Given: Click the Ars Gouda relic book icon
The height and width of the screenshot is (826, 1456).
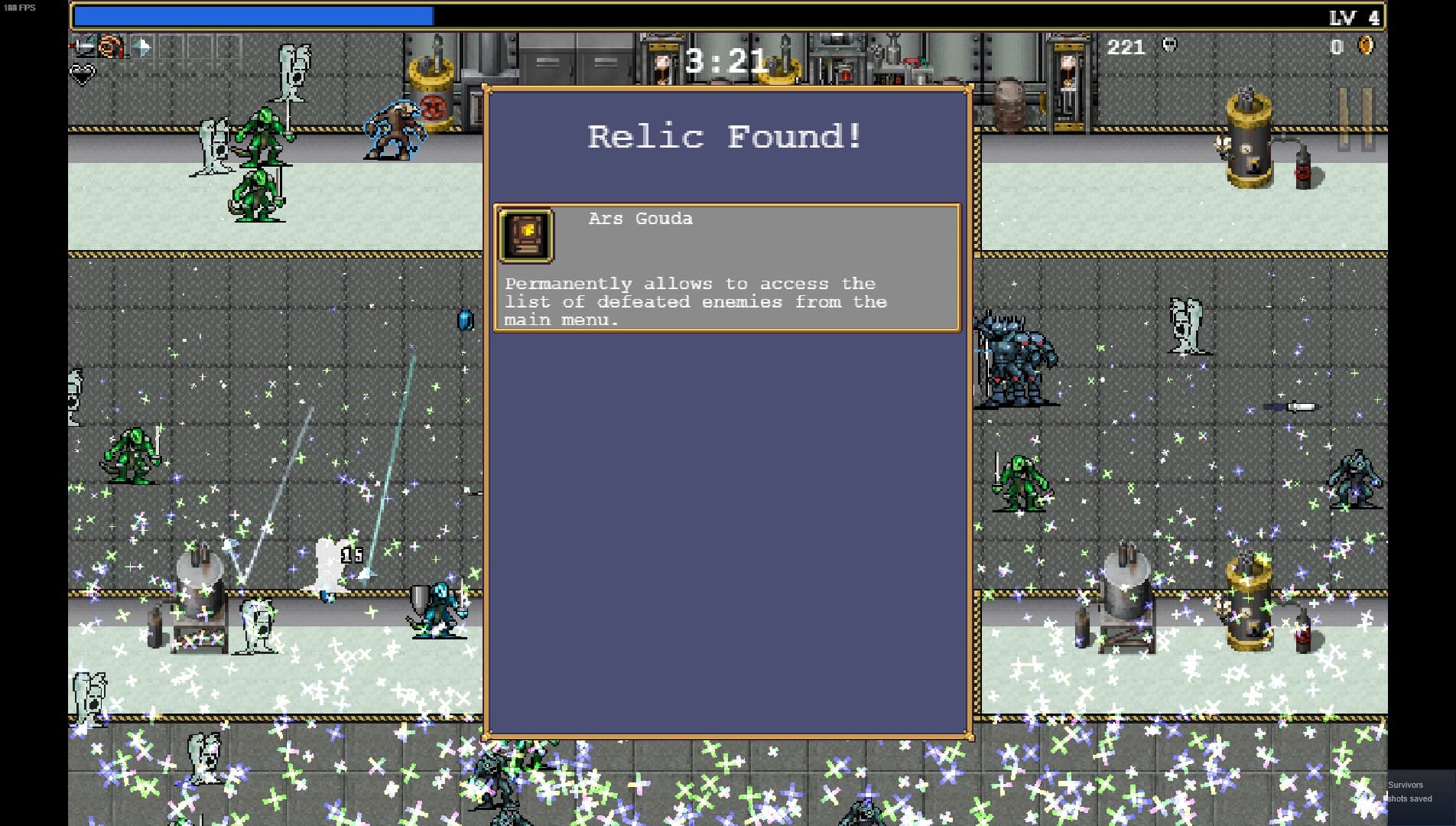Looking at the screenshot, I should (x=525, y=235).
